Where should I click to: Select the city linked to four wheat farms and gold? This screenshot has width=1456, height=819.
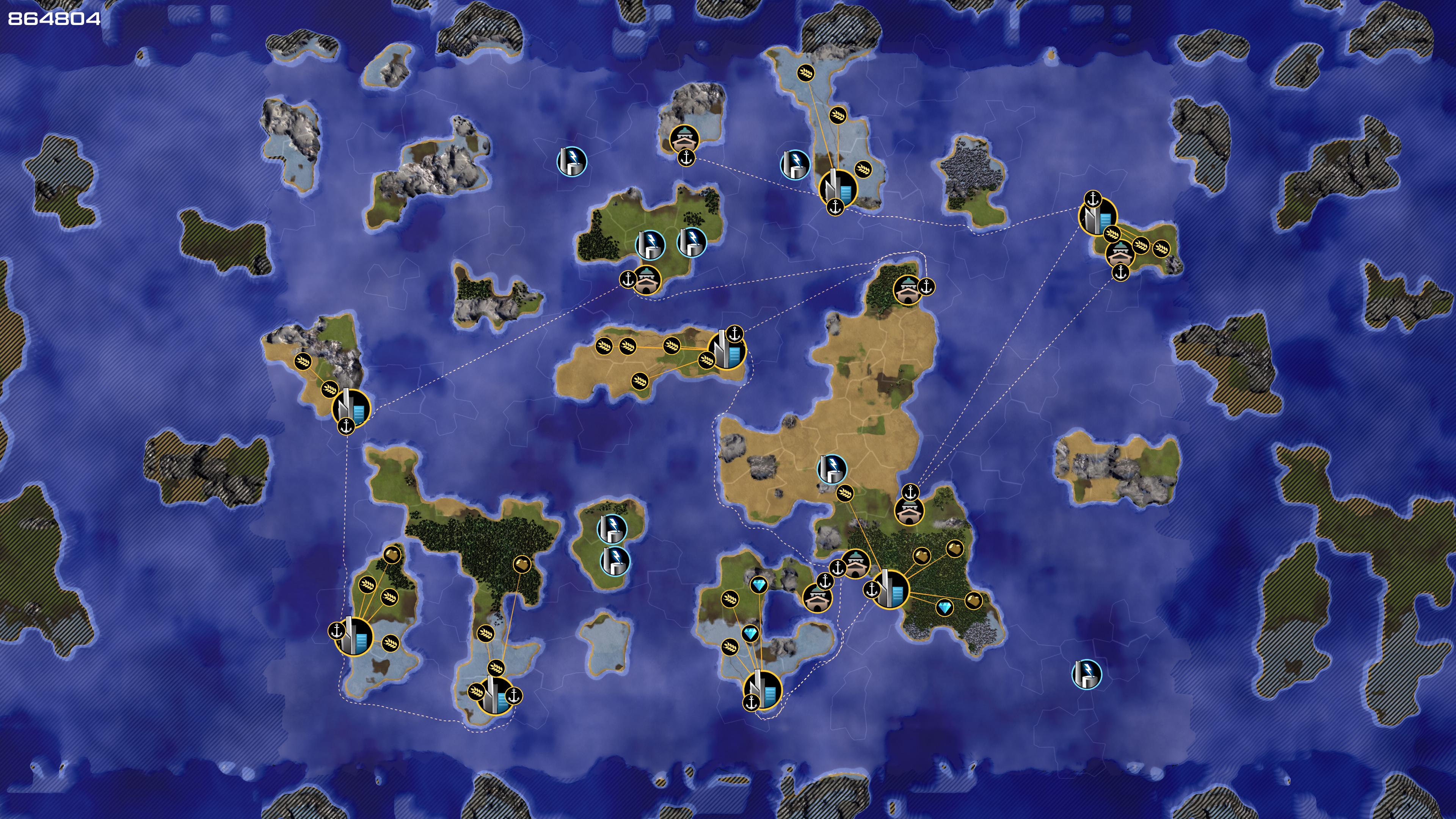(x=354, y=637)
